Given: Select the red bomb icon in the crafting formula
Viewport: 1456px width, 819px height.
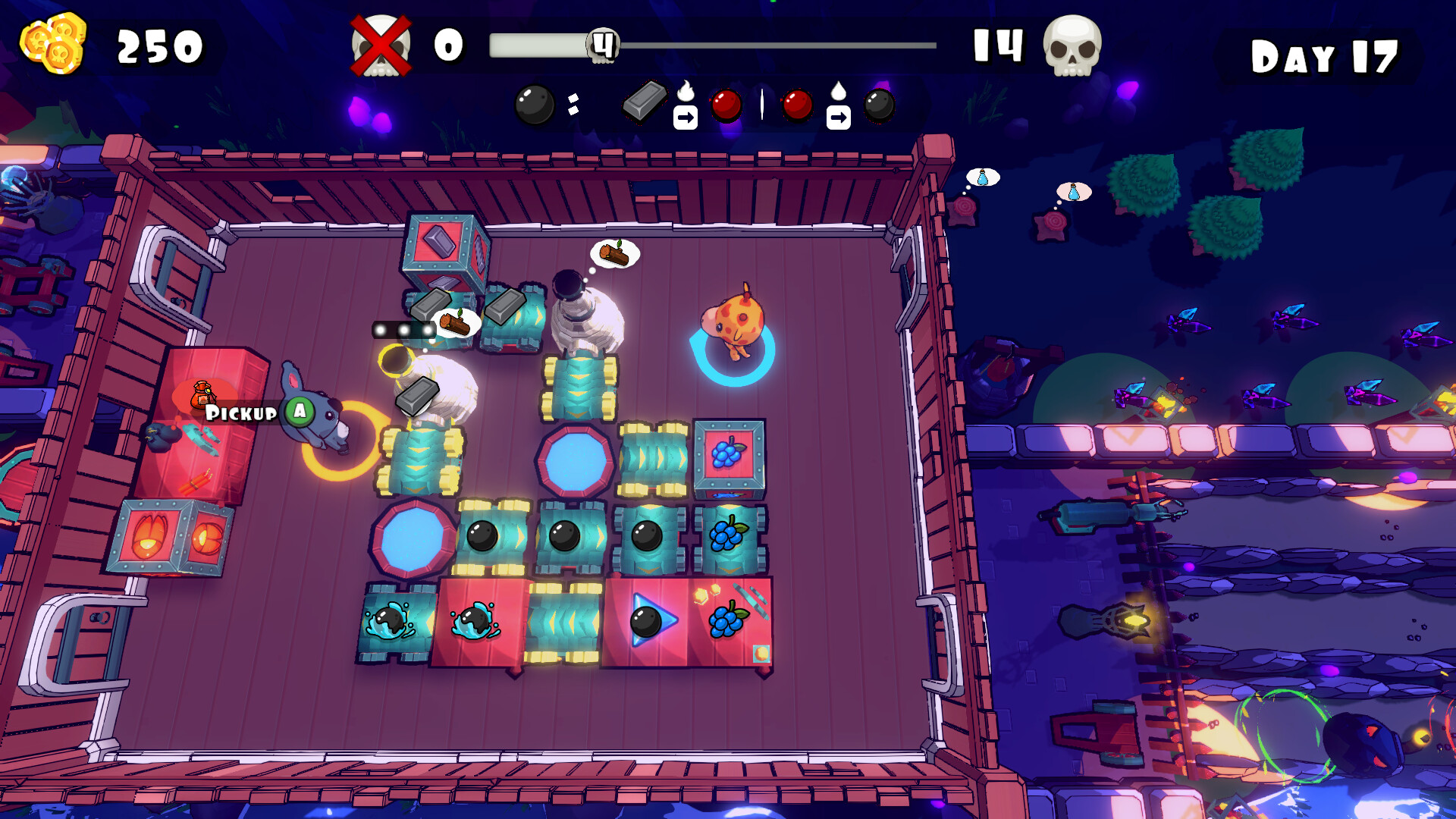Looking at the screenshot, I should (726, 105).
